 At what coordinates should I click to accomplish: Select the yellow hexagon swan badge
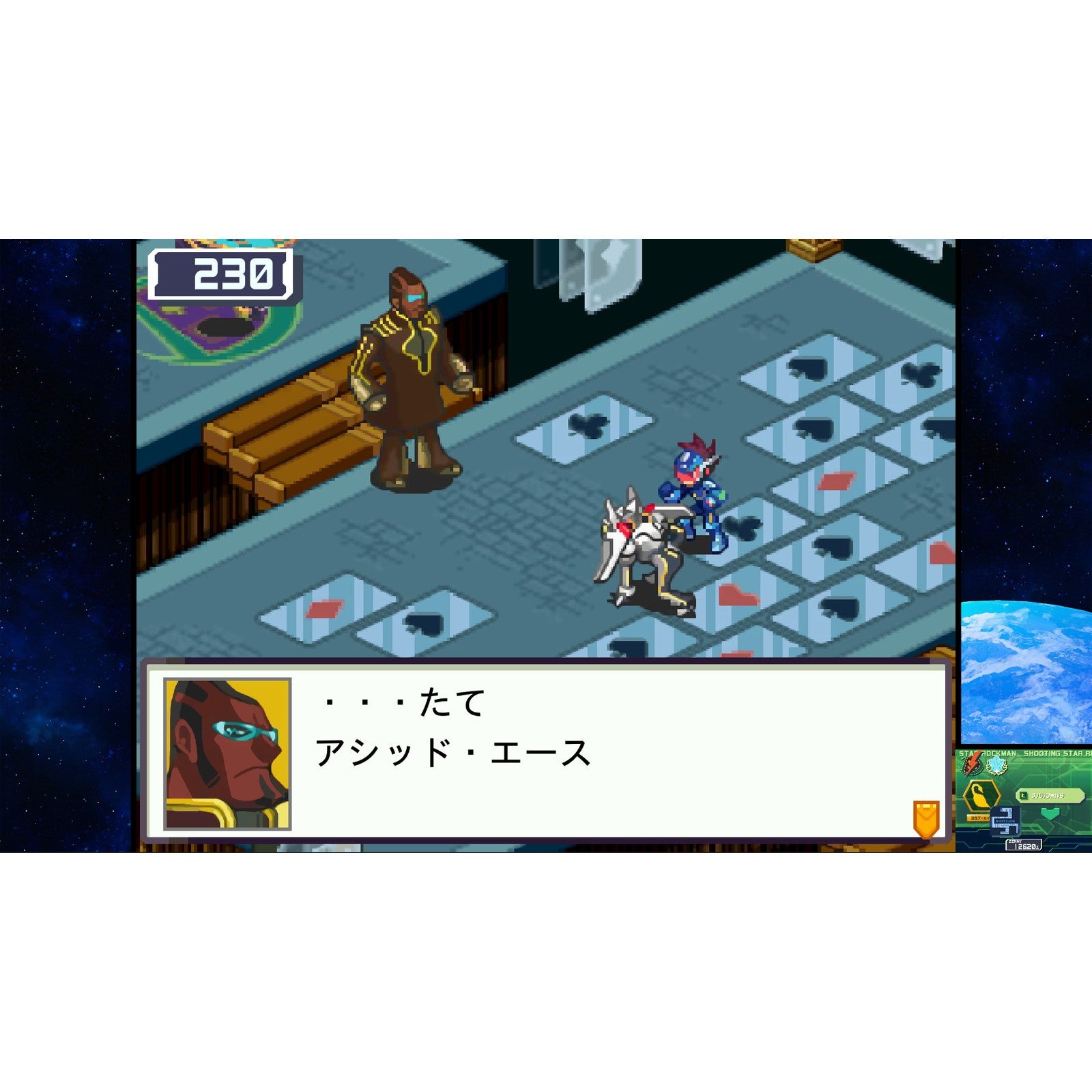tap(981, 794)
